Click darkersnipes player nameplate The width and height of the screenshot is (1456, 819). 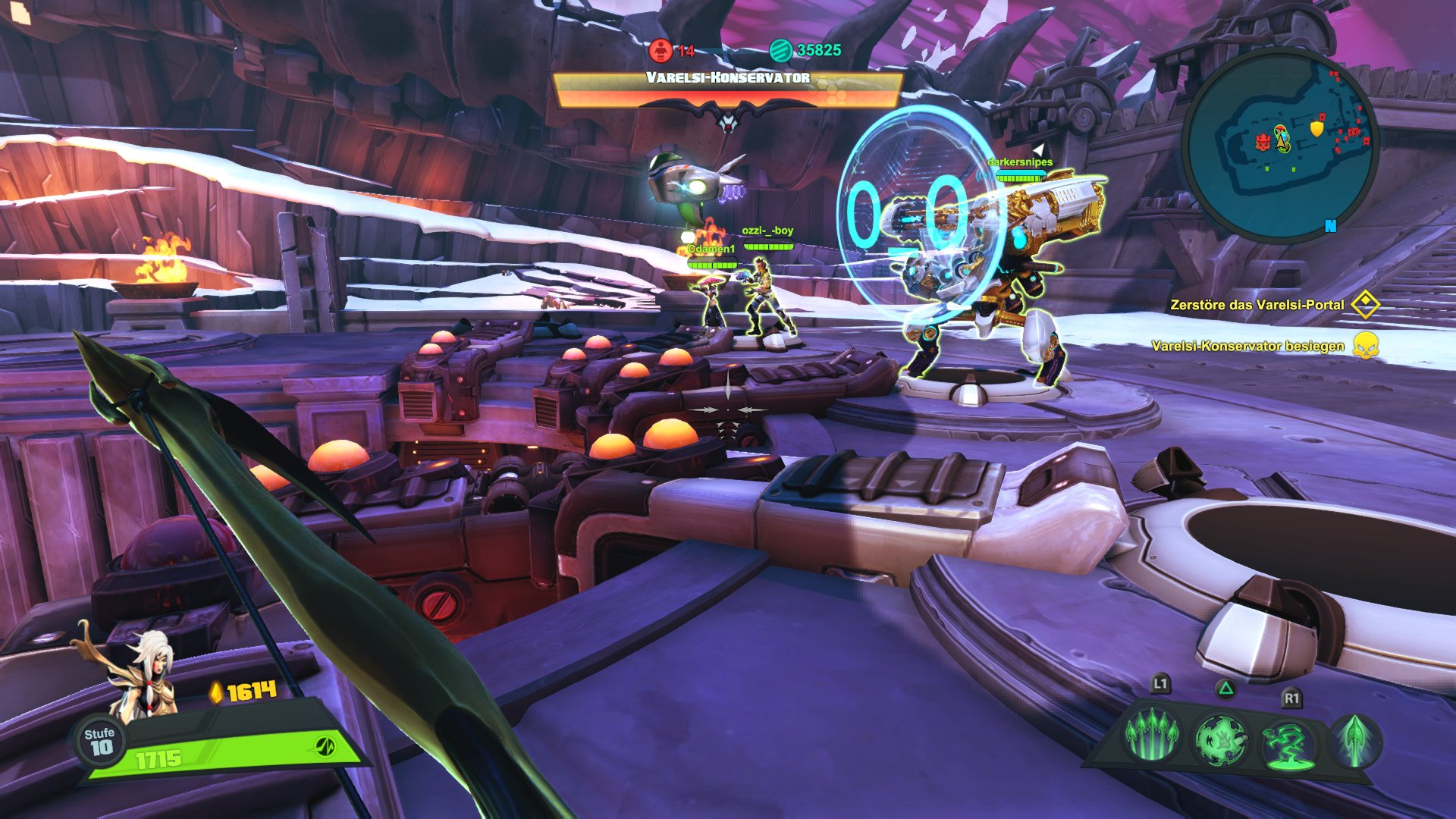[x=1019, y=162]
